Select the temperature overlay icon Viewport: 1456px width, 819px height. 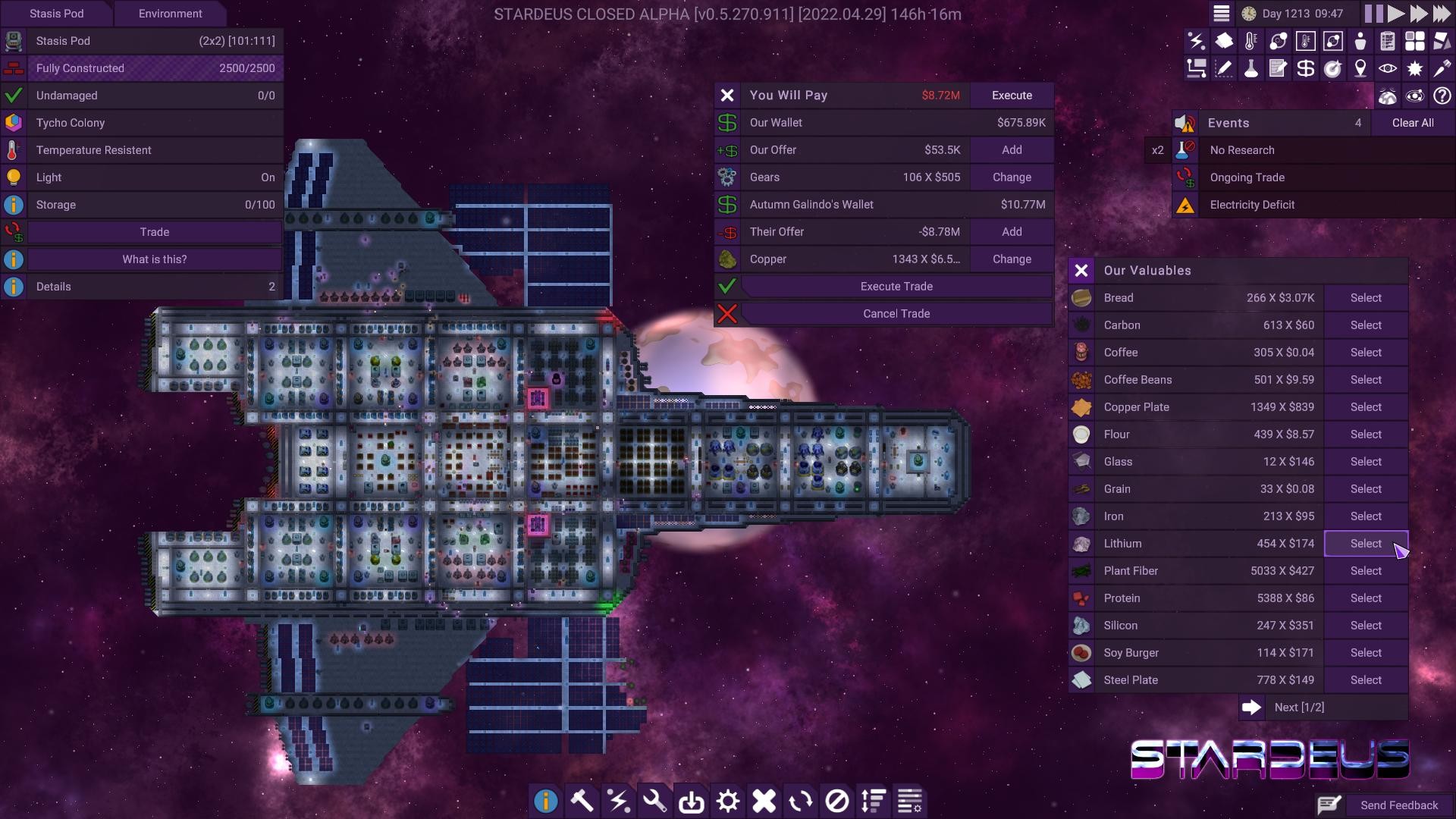tap(1251, 41)
